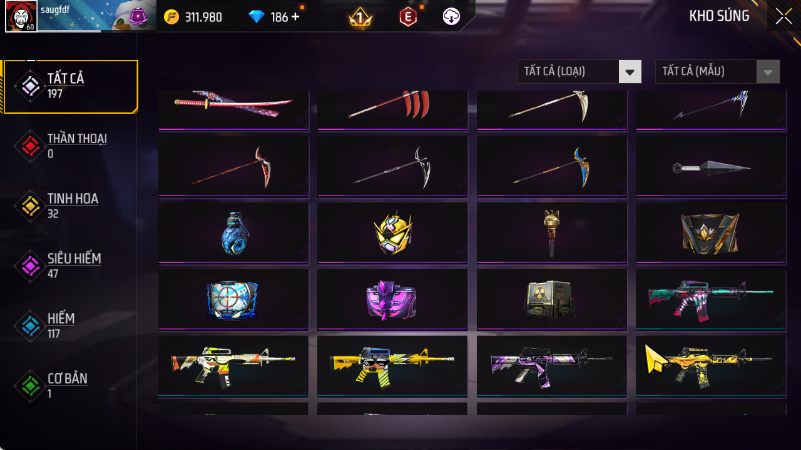
Task: Open the Tất Cả (Loại) dropdown
Action: point(579,71)
